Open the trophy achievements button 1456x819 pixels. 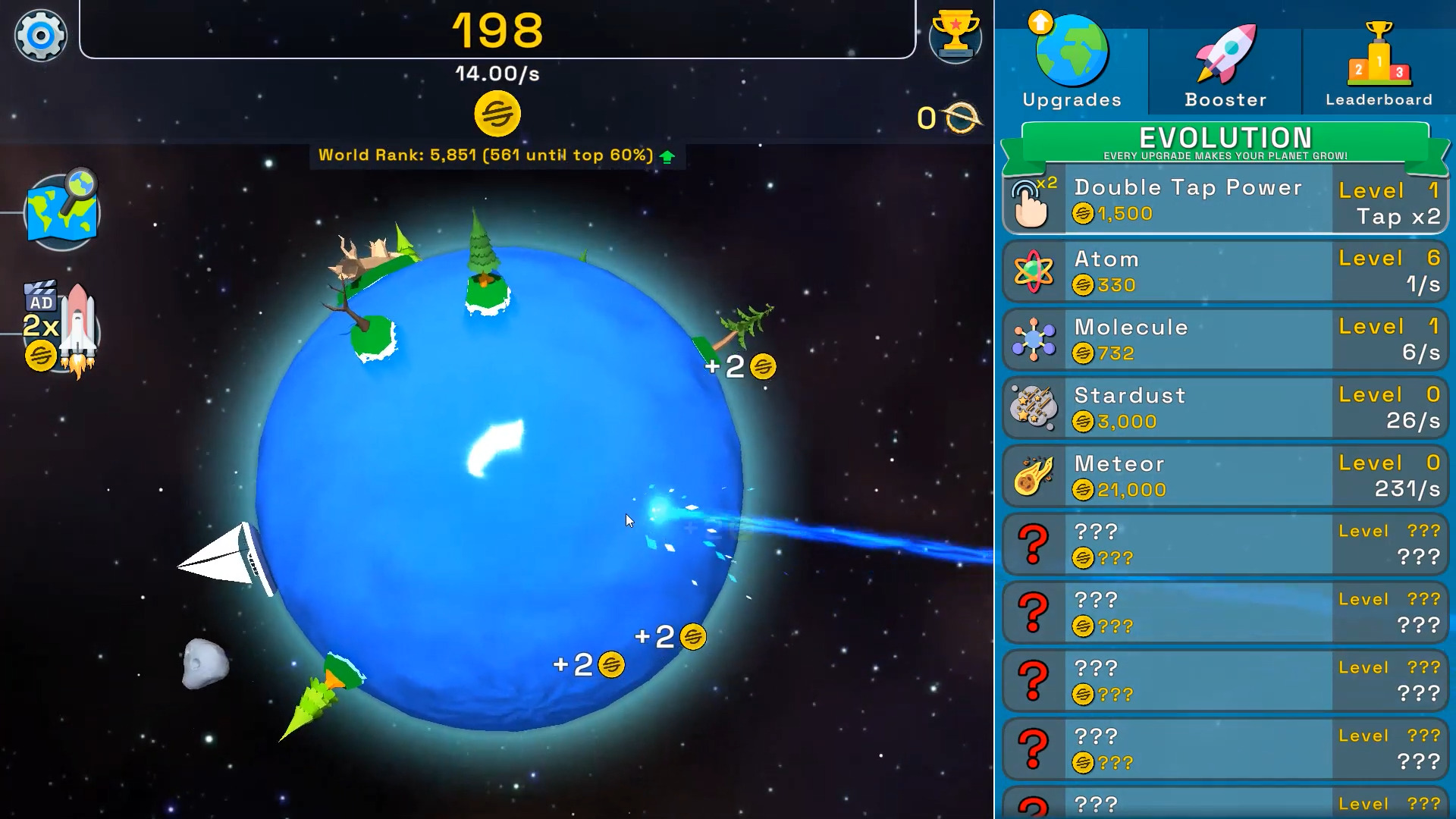click(x=955, y=35)
